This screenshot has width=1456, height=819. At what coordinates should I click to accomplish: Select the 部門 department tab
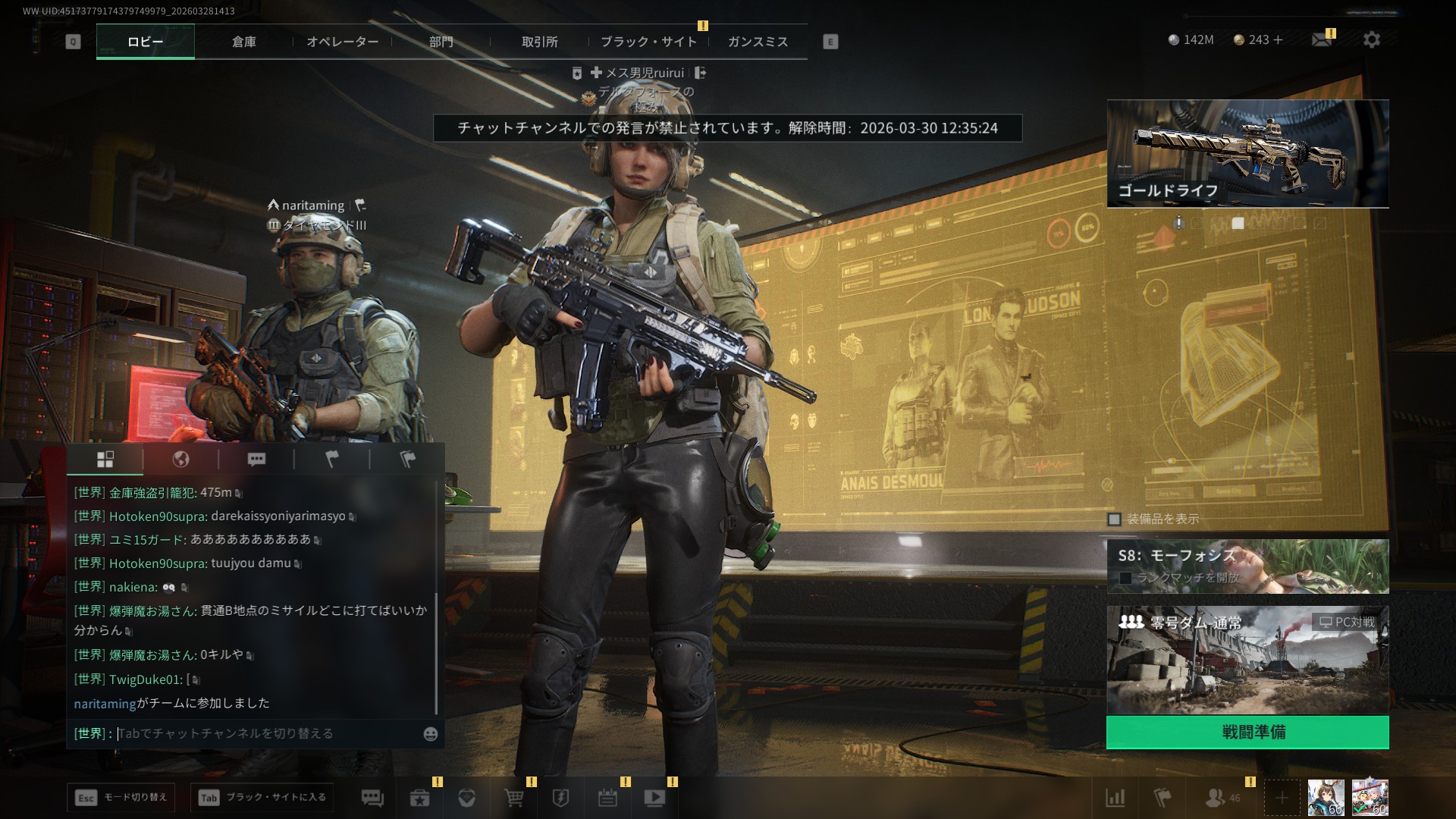tap(441, 42)
